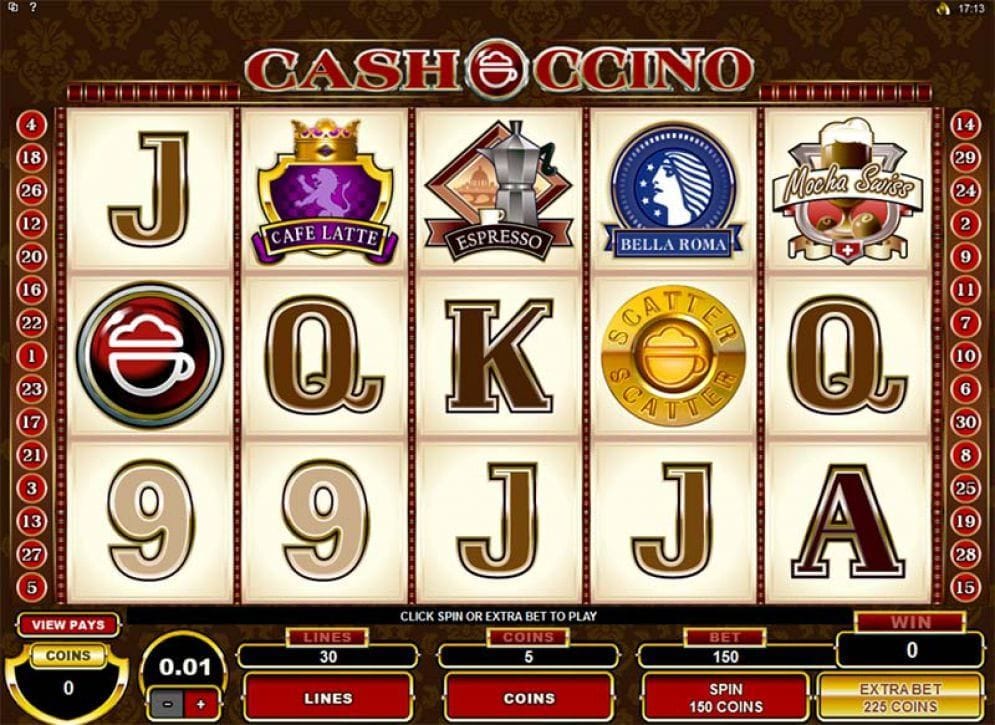The height and width of the screenshot is (725, 995).
Task: Select payline number 14 marker
Action: (965, 125)
